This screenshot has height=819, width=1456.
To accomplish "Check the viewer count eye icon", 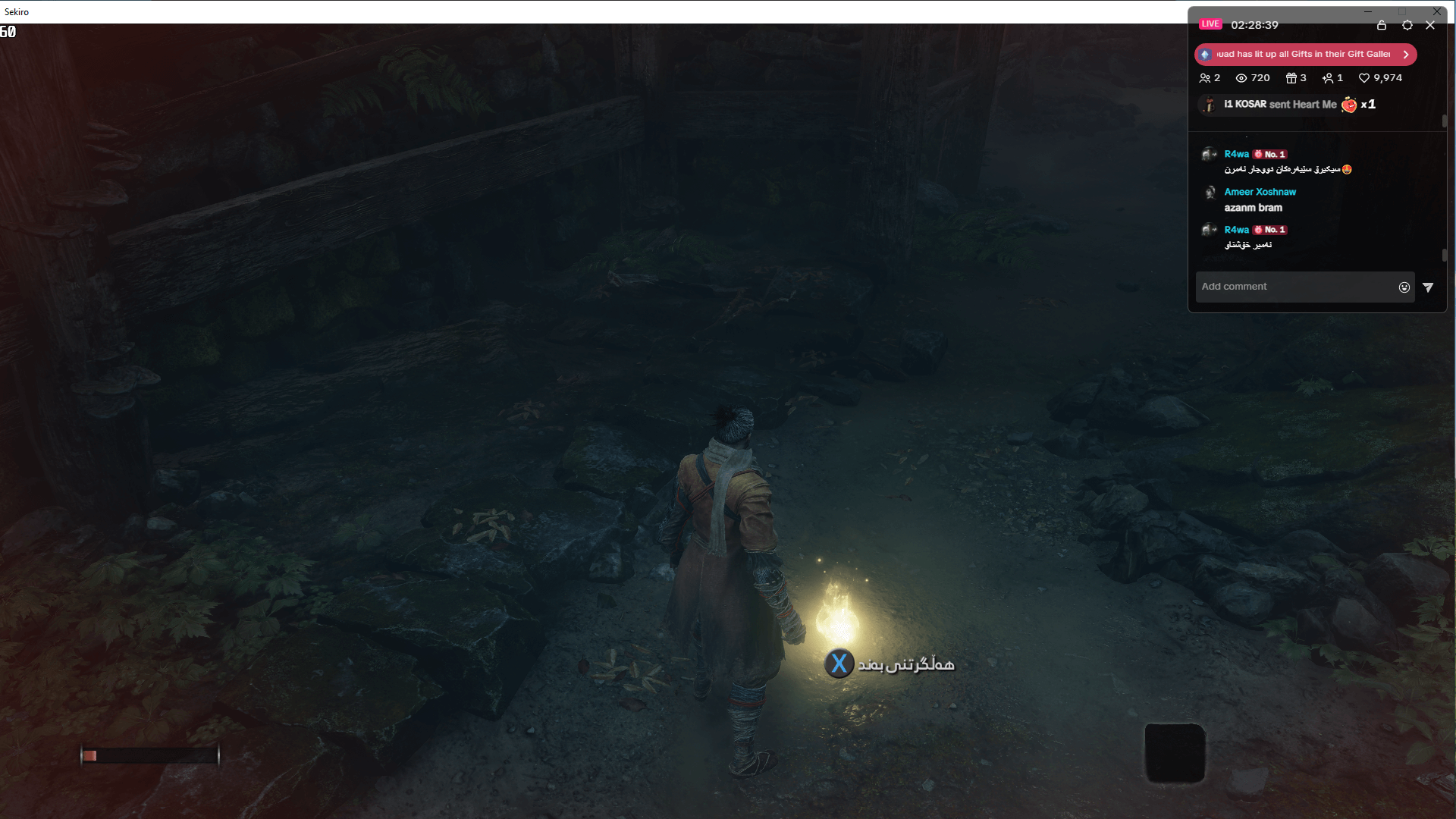I will click(1241, 78).
